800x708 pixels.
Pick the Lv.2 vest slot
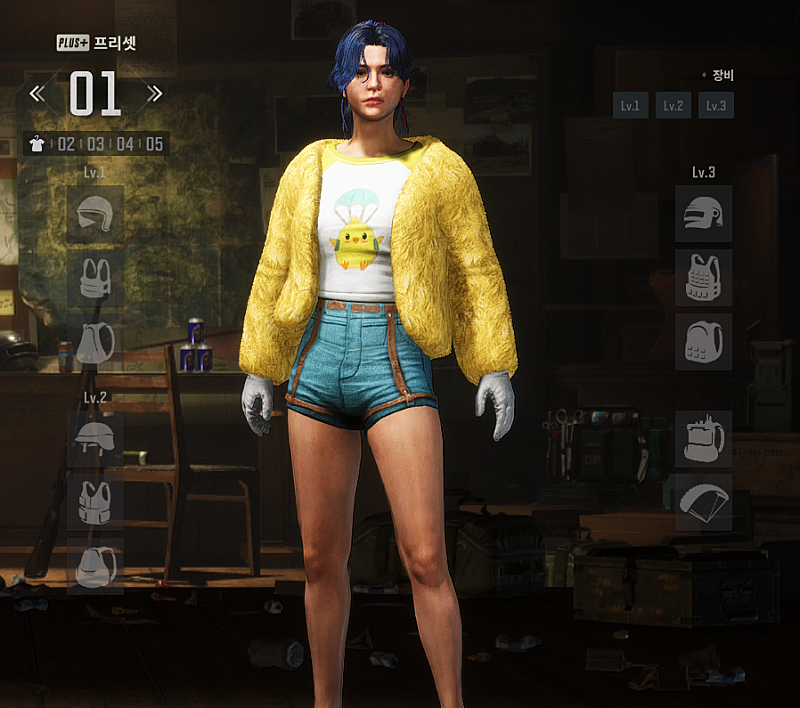pyautogui.click(x=95, y=501)
